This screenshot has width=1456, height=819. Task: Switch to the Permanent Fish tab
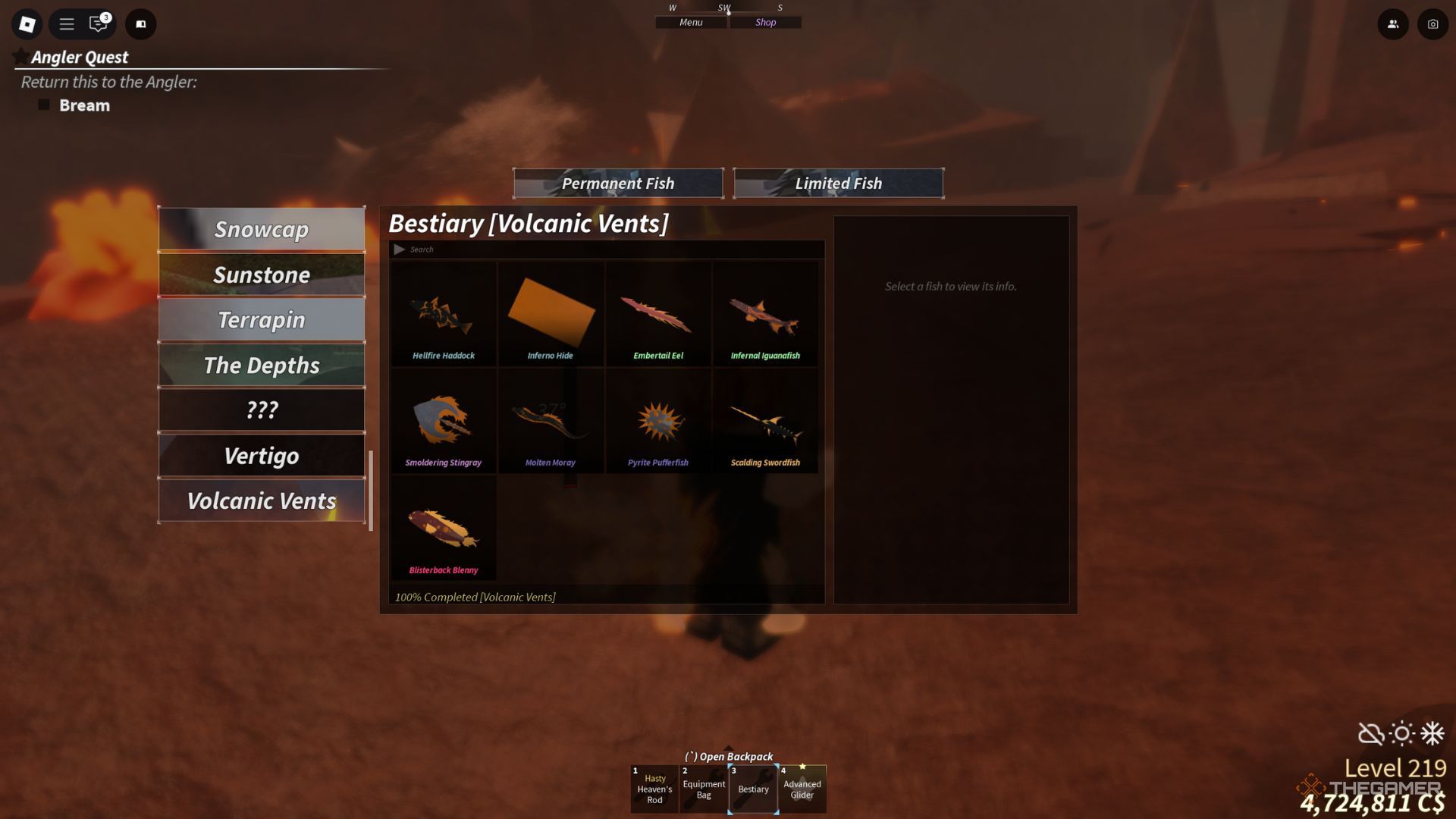pyautogui.click(x=618, y=183)
